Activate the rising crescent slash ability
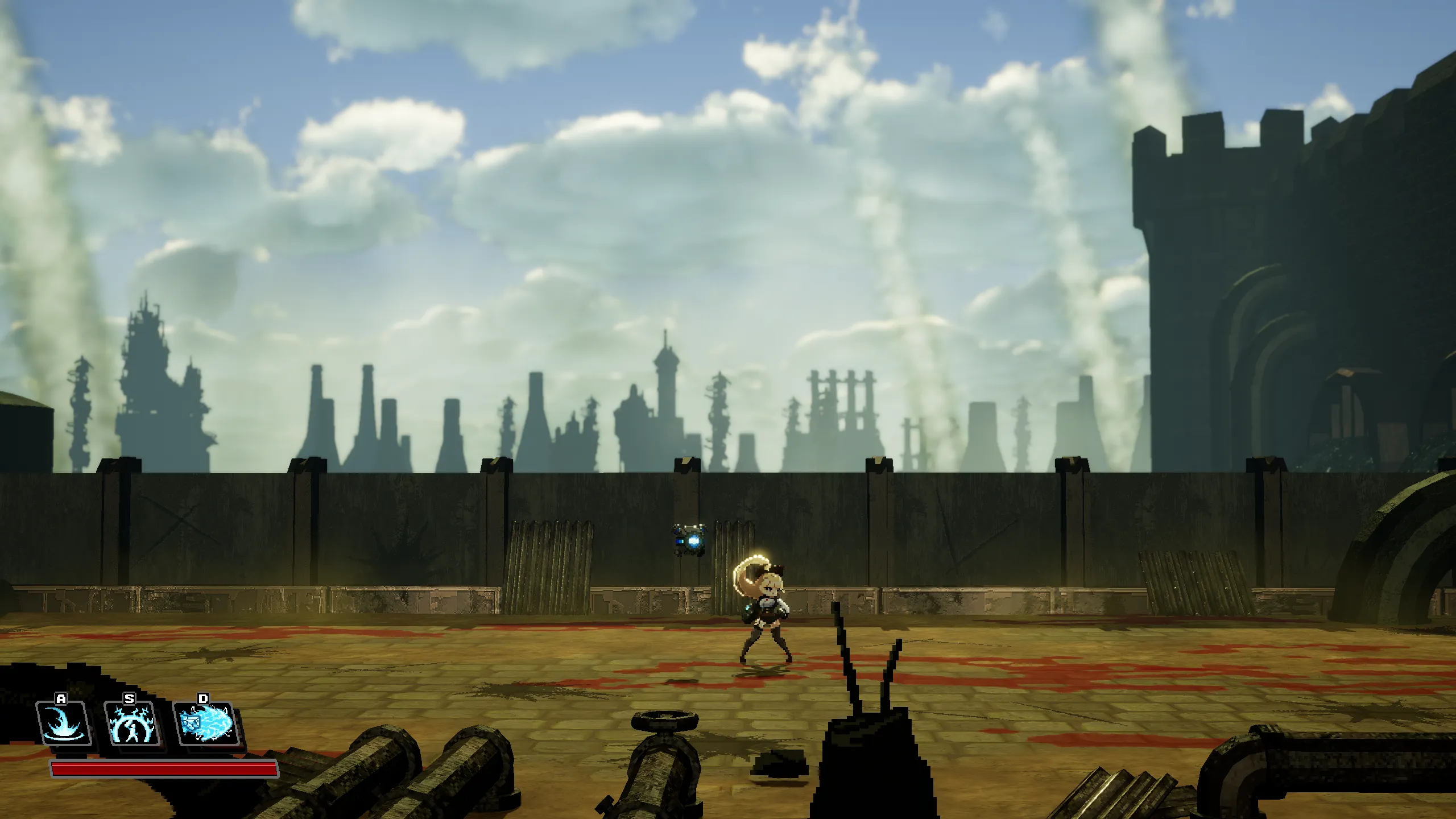 (x=64, y=723)
